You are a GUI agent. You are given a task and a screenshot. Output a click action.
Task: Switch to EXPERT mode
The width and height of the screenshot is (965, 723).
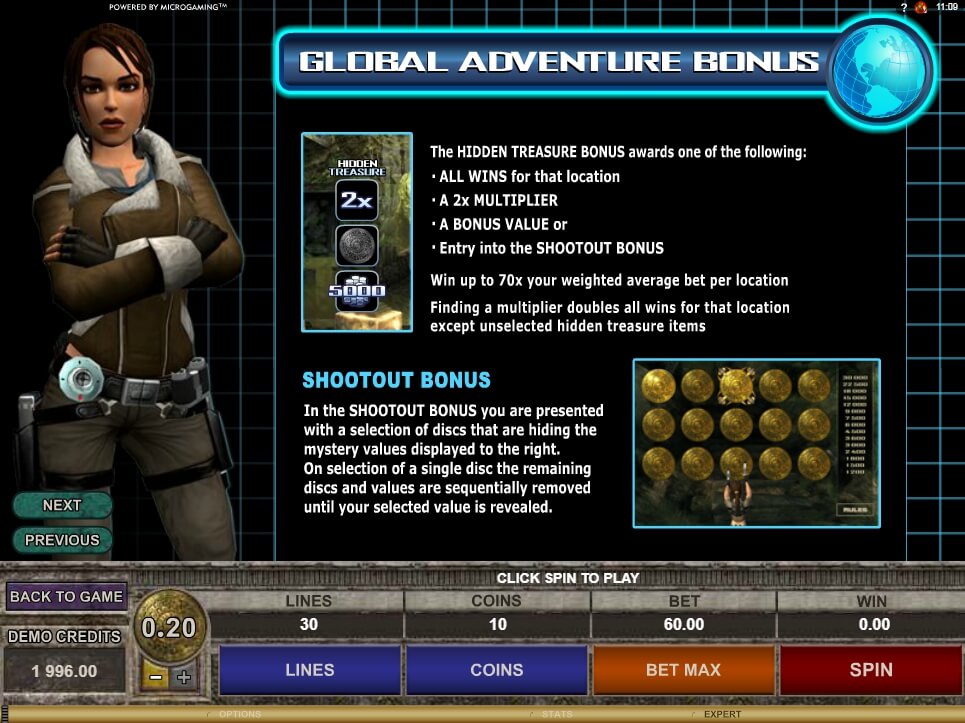[721, 714]
